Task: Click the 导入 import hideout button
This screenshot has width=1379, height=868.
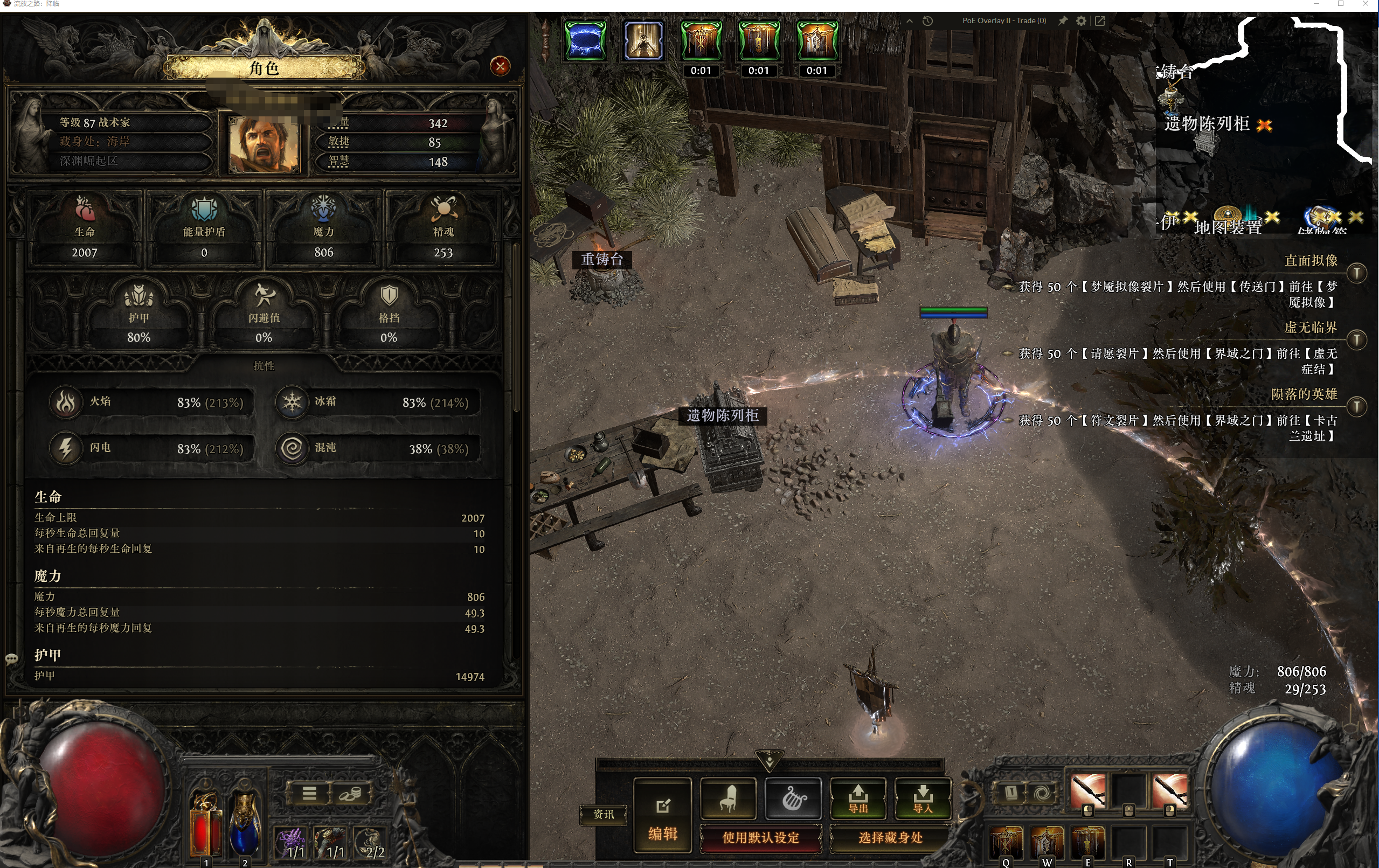Action: 923,798
